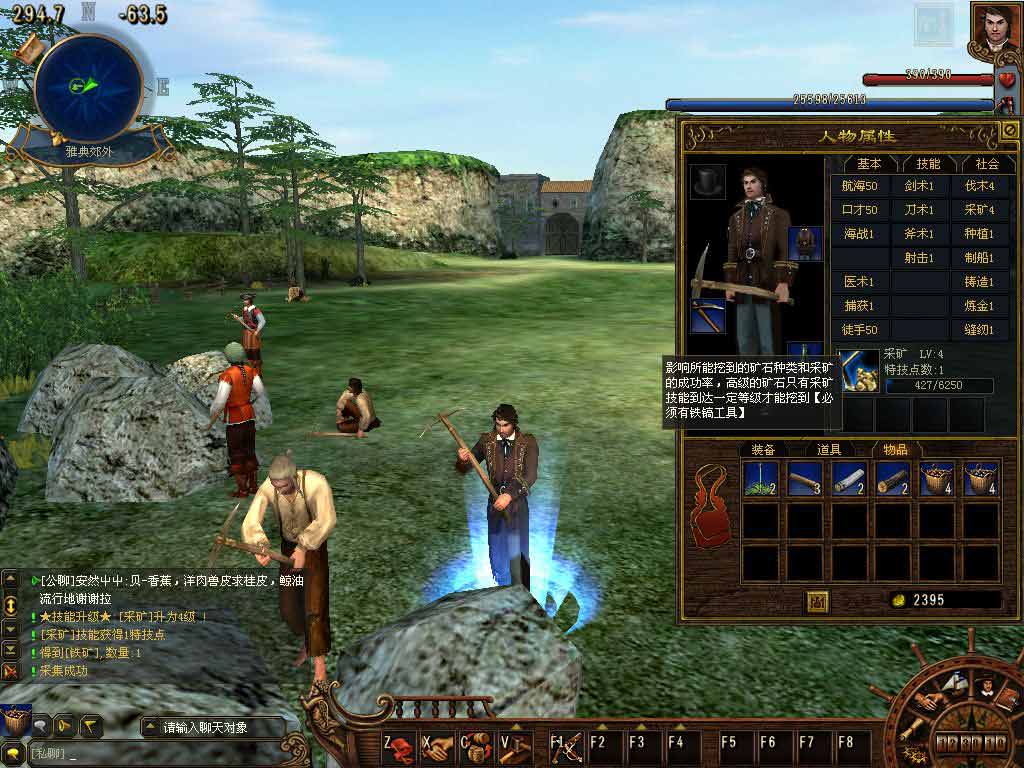Open the 道具 items tab

829,450
